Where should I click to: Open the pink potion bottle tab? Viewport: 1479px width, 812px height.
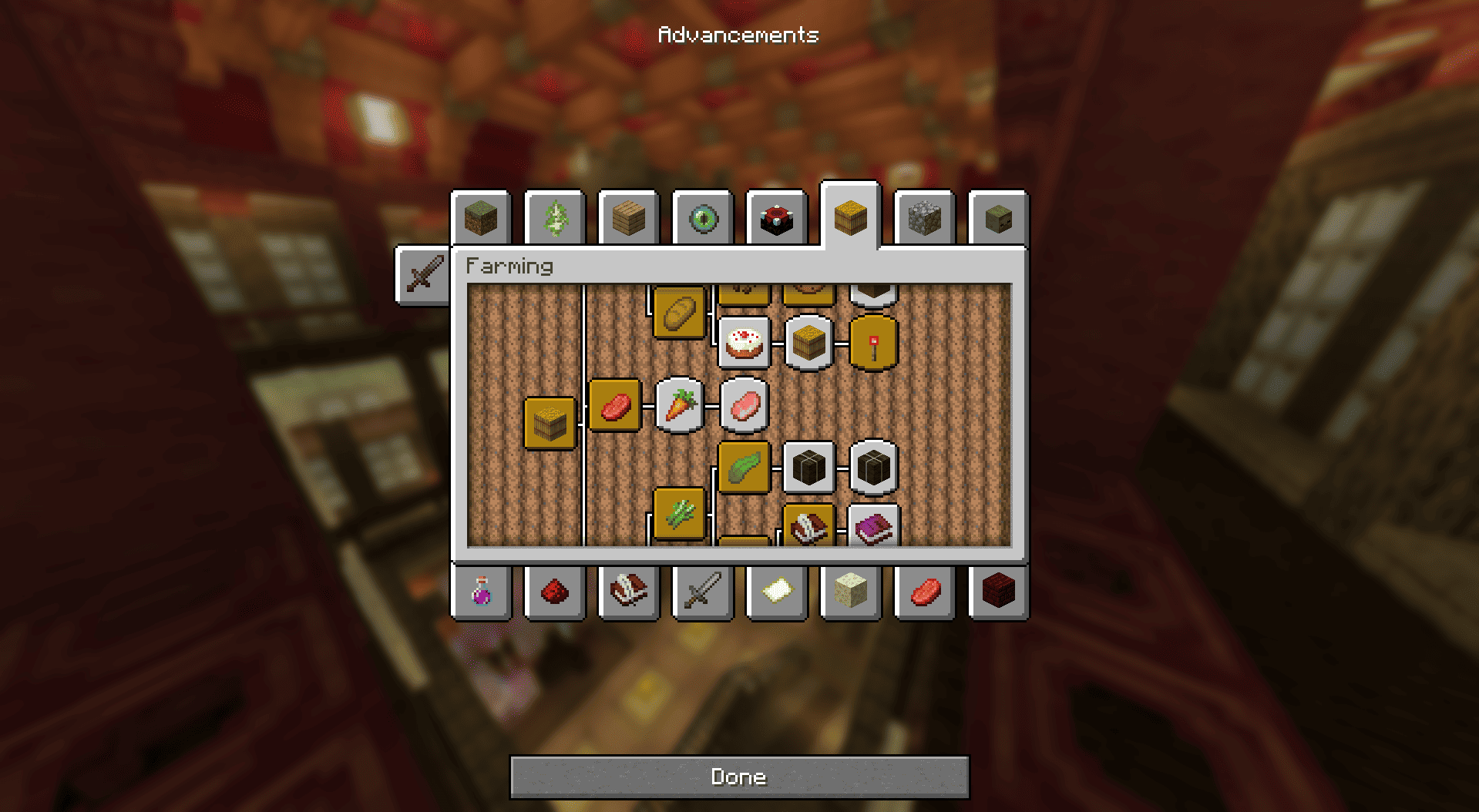tap(481, 592)
